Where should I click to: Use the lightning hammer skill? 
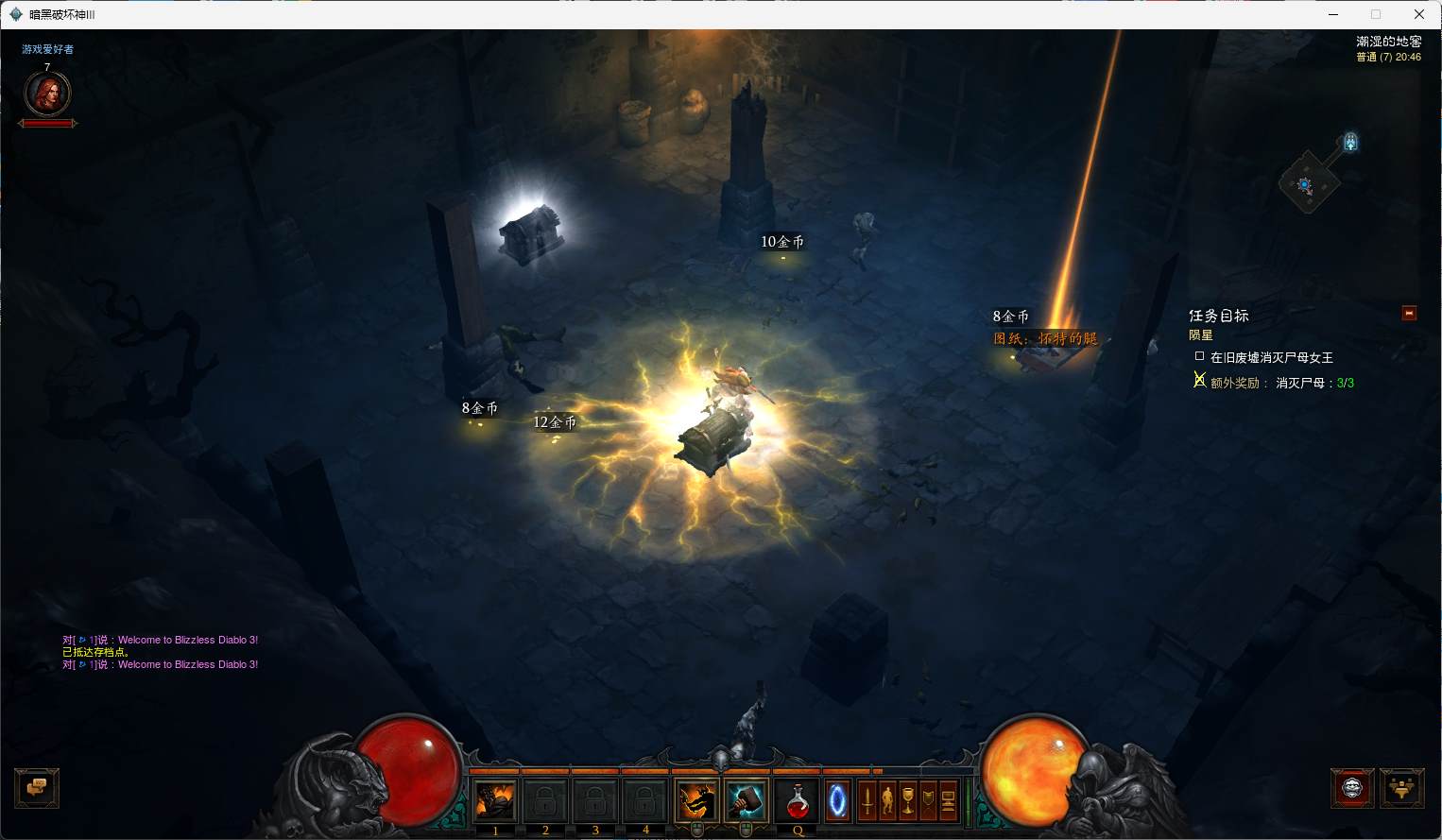pyautogui.click(x=747, y=801)
